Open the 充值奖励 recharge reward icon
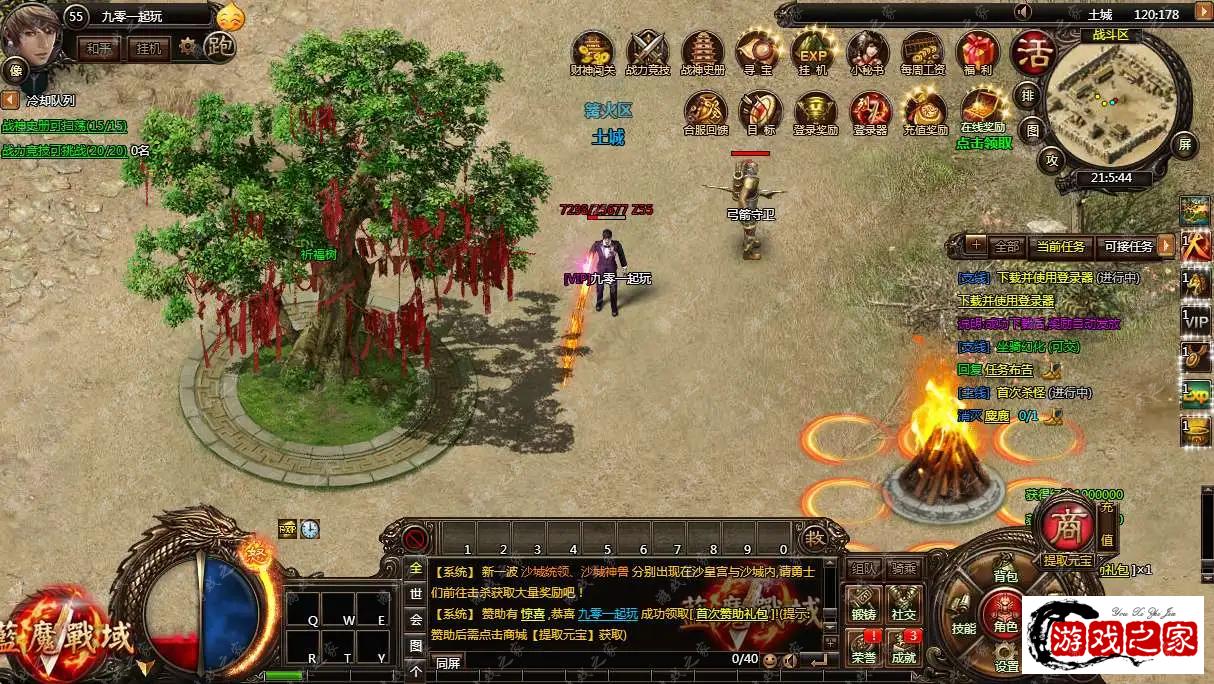 pyautogui.click(x=925, y=110)
